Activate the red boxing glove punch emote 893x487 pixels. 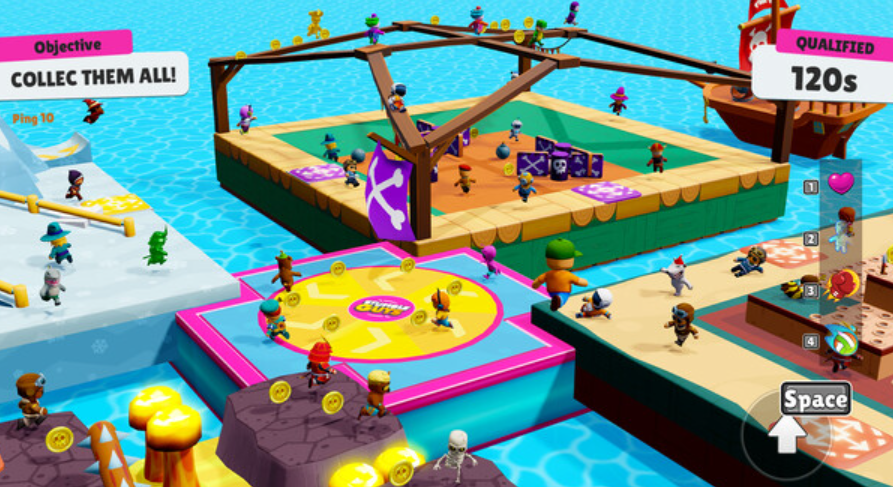842,286
